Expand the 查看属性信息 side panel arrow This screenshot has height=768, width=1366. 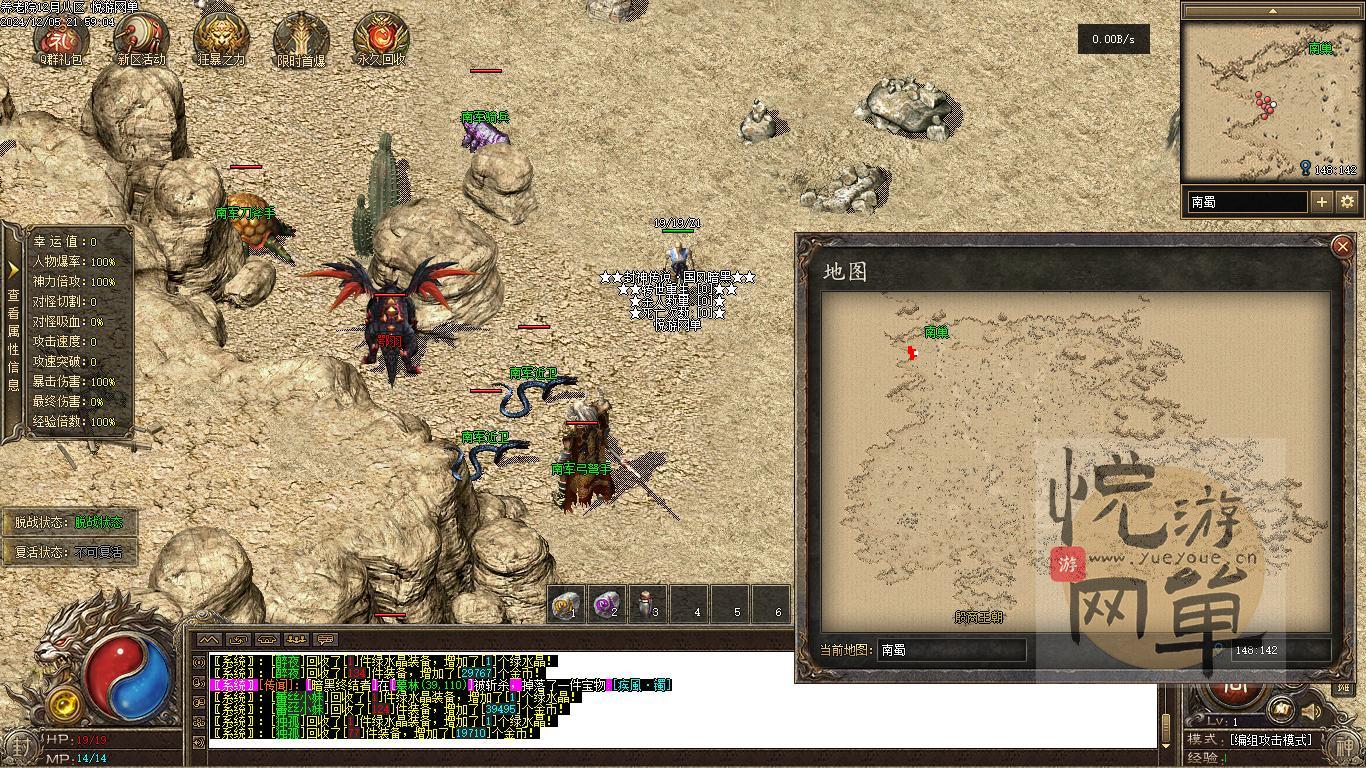[13, 270]
